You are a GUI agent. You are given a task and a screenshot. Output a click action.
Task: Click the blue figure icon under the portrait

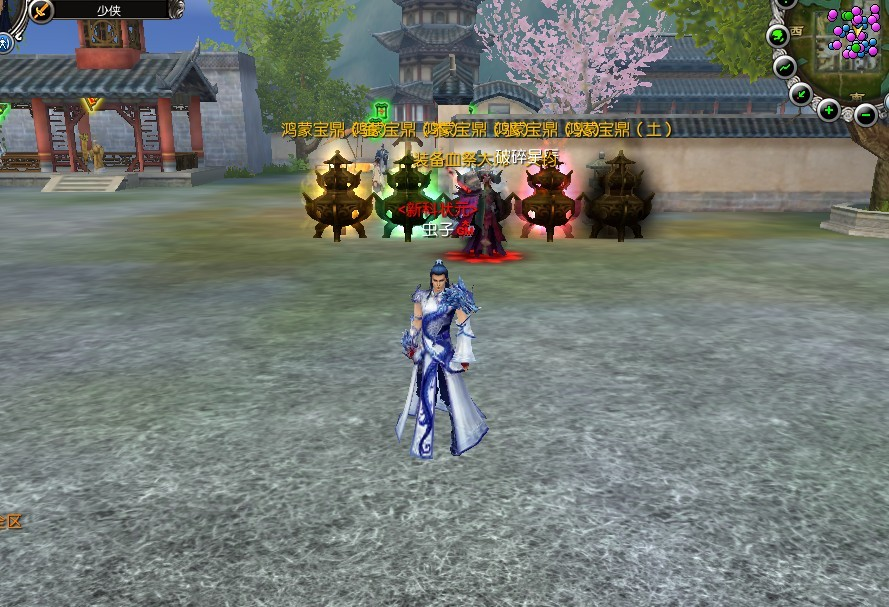pos(5,42)
